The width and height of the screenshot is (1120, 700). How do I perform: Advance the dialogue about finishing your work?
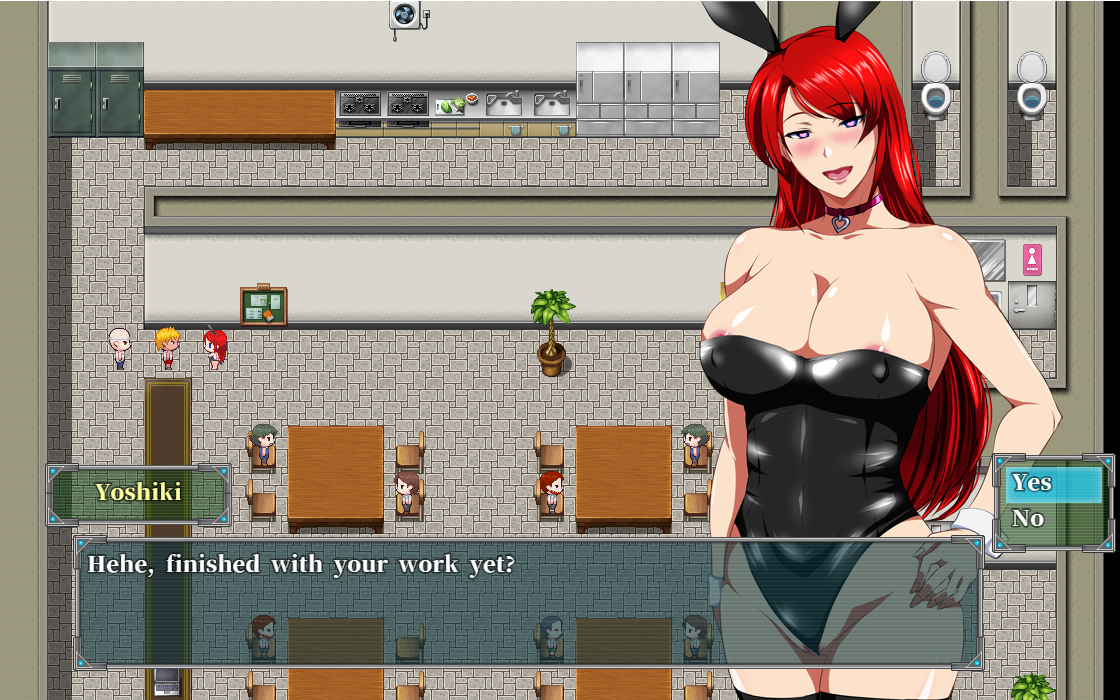pyautogui.click(x=528, y=602)
